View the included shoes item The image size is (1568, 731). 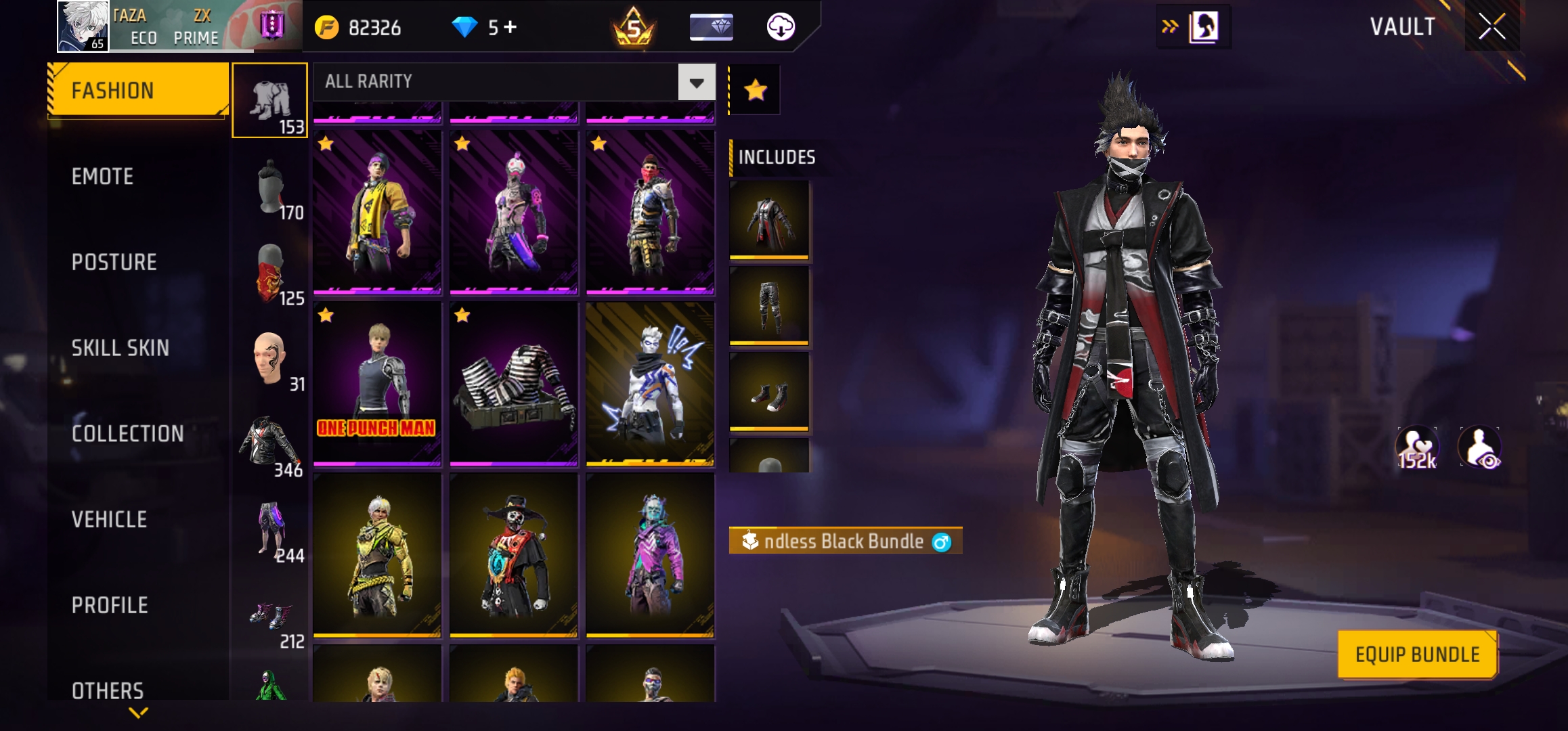769,391
